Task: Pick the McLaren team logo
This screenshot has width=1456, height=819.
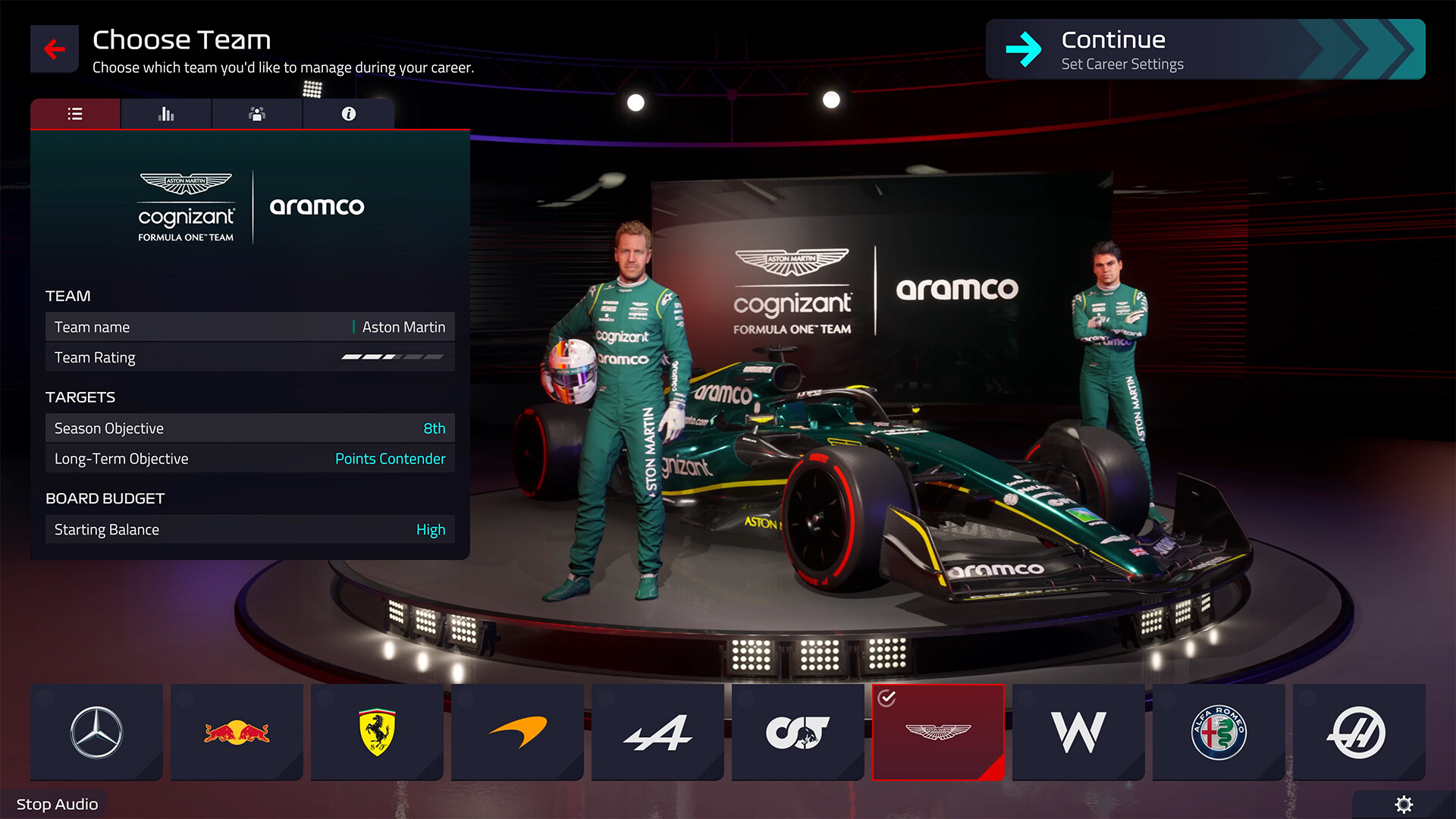Action: click(x=516, y=731)
